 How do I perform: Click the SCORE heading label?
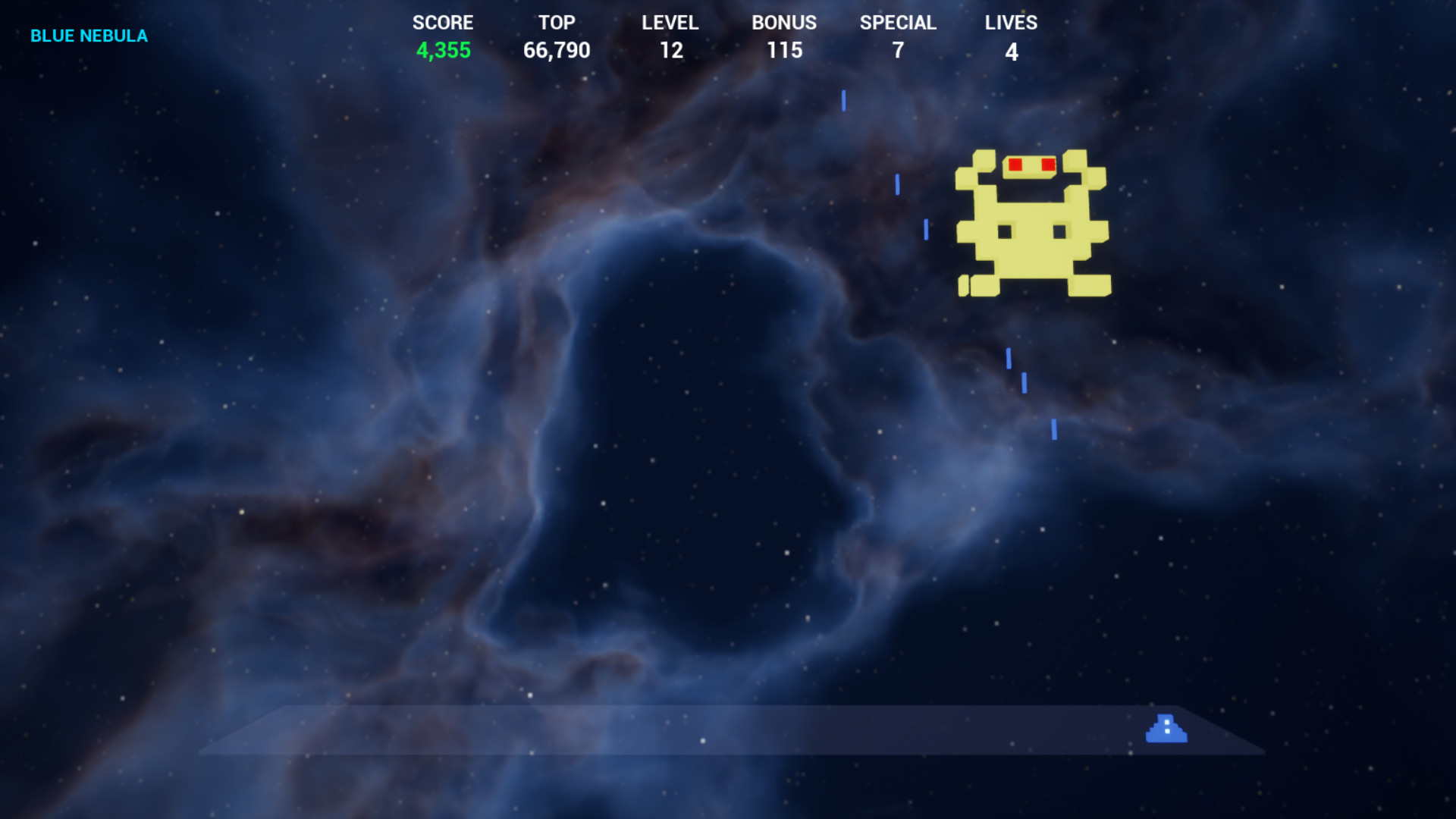tap(443, 23)
